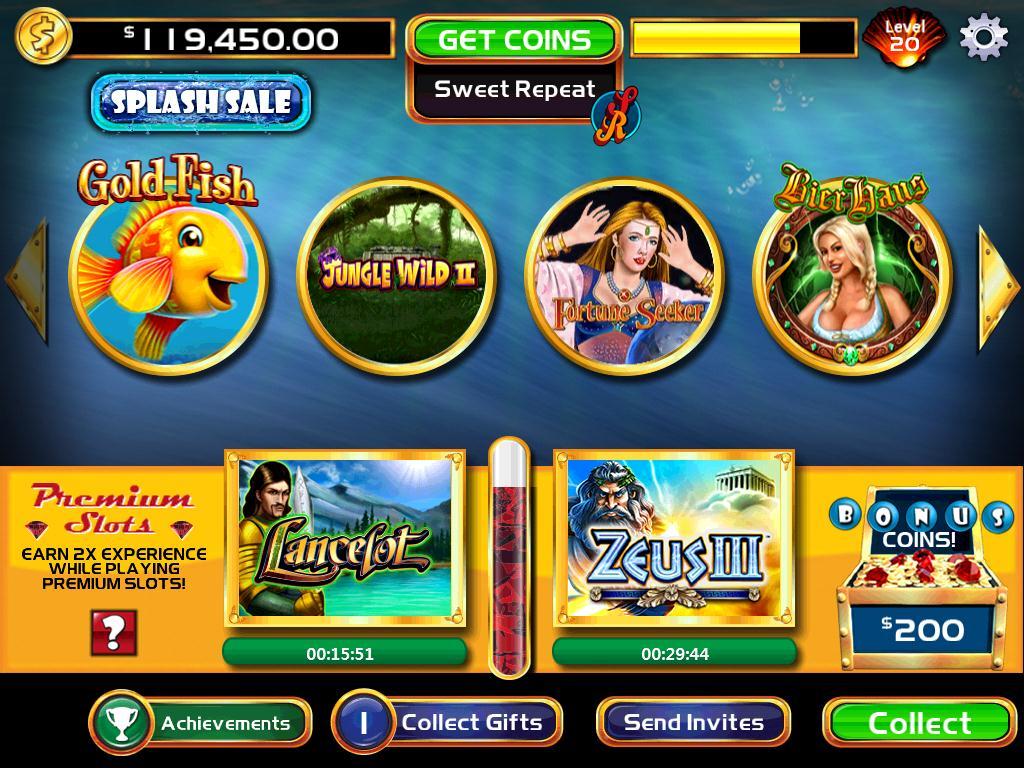Open the settings gear
The width and height of the screenshot is (1024, 768).
click(983, 39)
